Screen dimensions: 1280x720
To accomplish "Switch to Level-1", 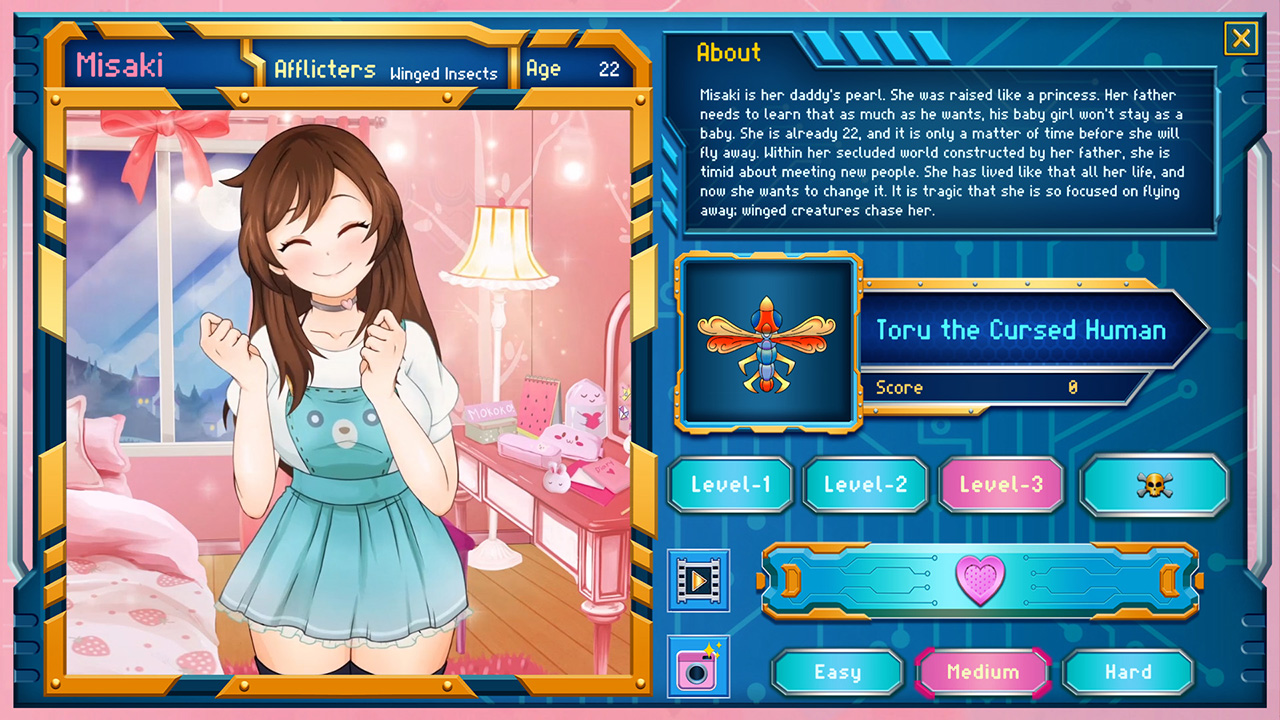I will 730,486.
